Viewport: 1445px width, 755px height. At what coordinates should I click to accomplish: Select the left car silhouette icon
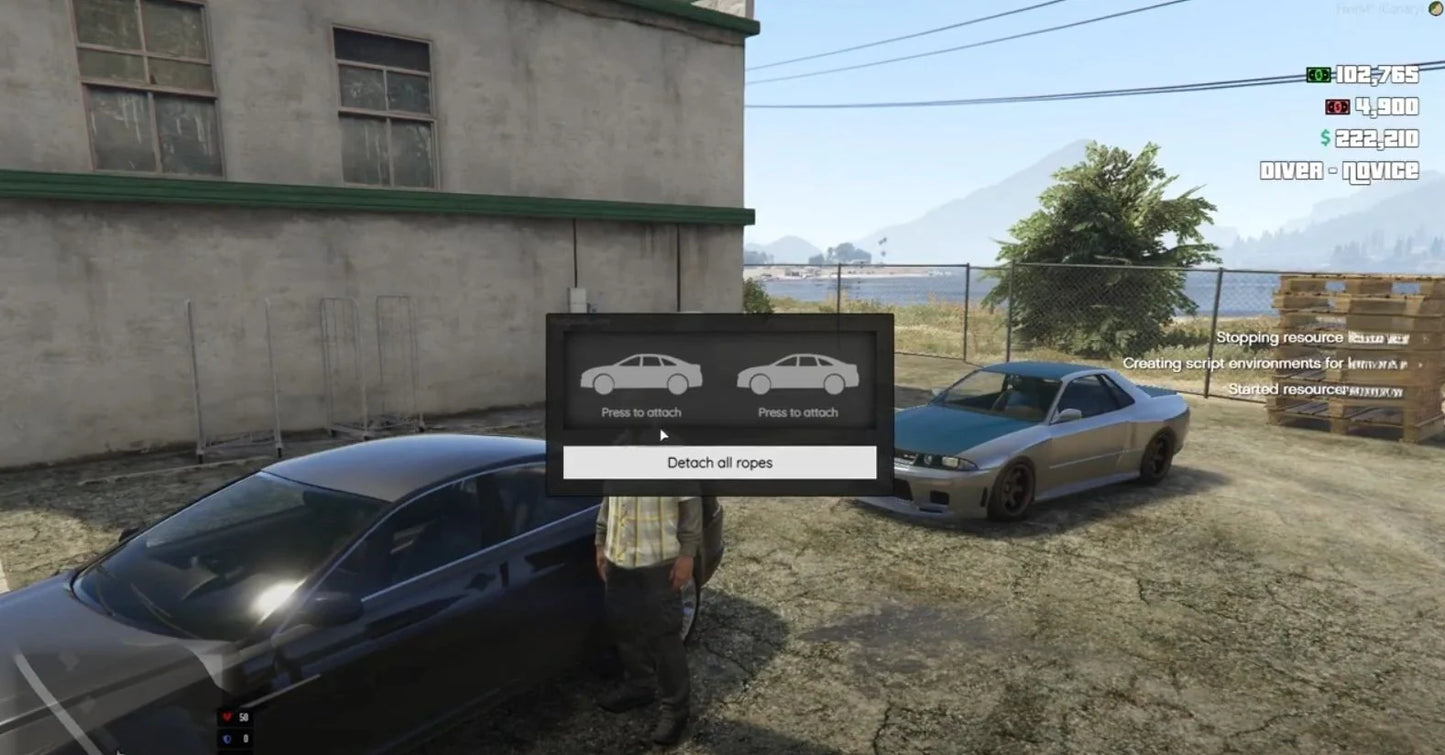[640, 375]
